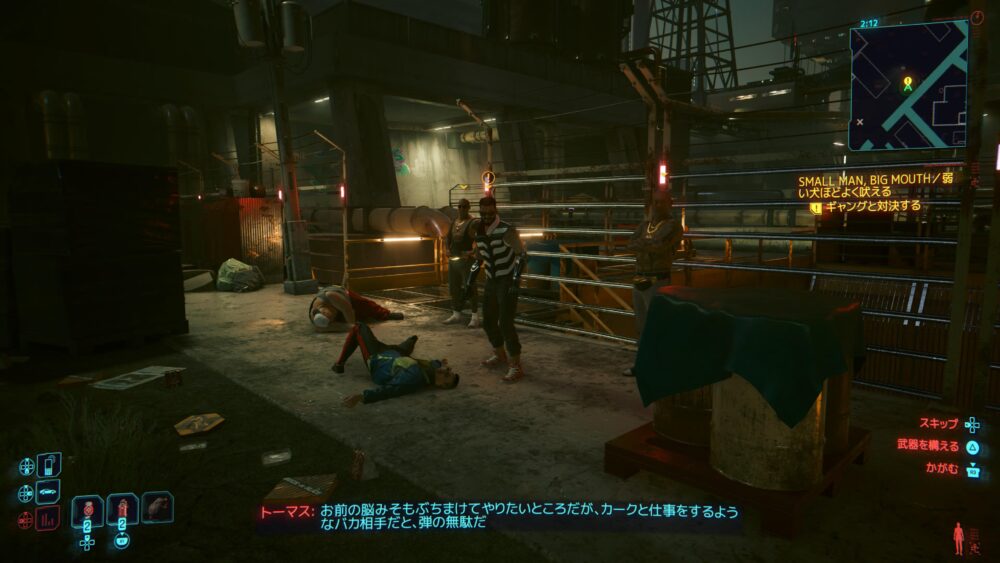Open the phone icon
1000x563 pixels.
[49, 465]
